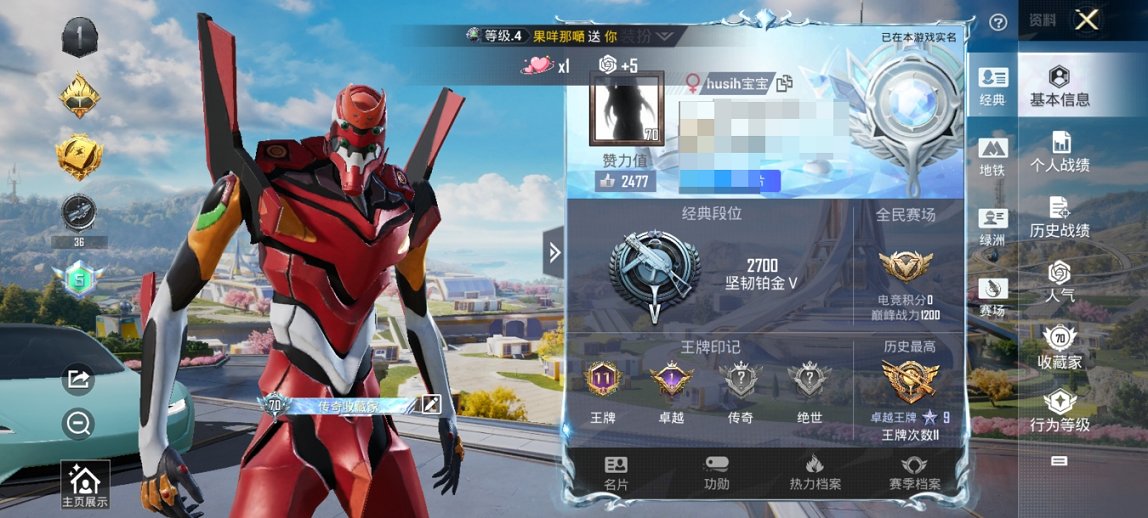
Task: Select the 地铁 mode tab
Action: pos(992,158)
